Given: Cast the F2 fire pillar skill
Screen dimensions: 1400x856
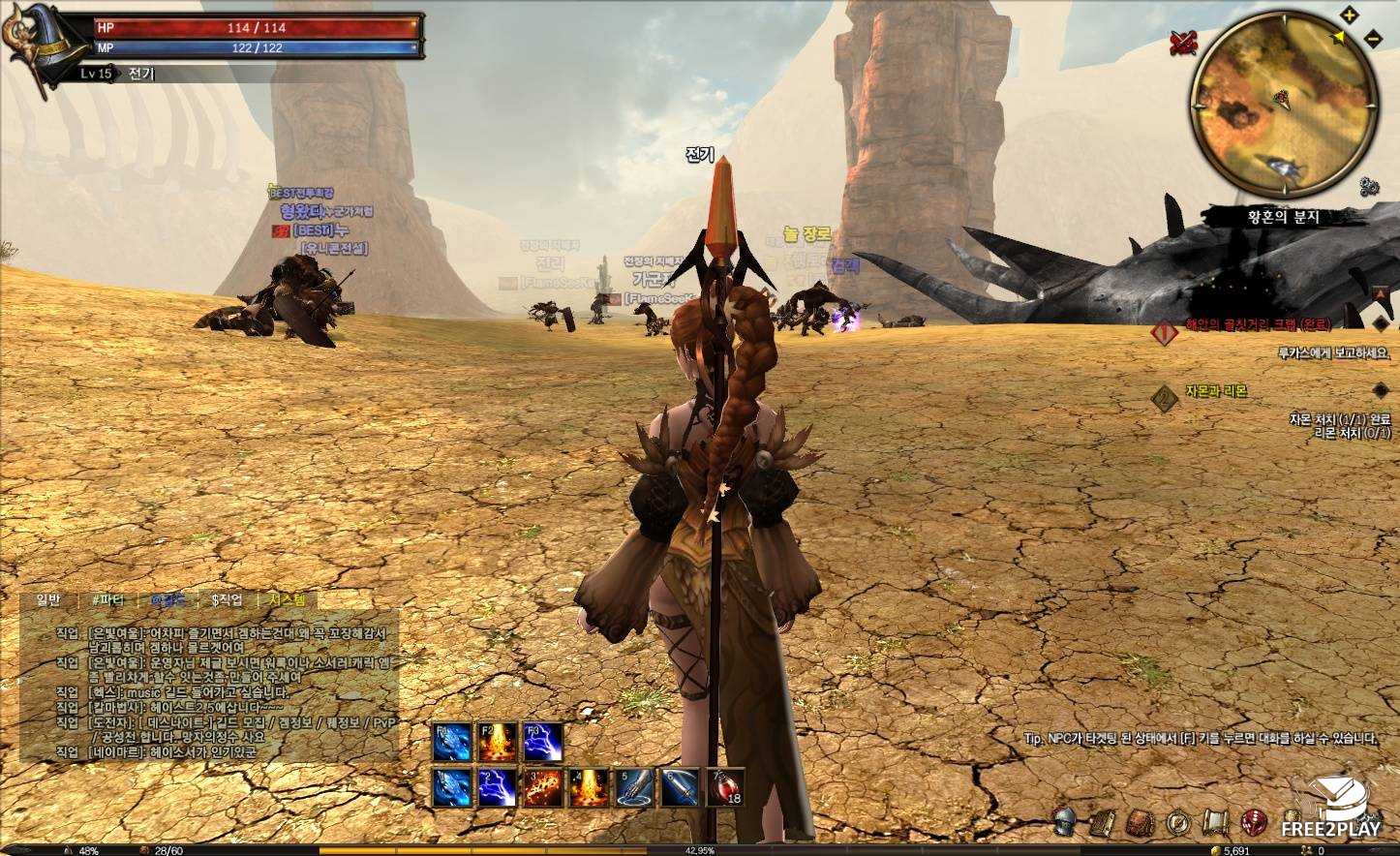Looking at the screenshot, I should pos(498,744).
